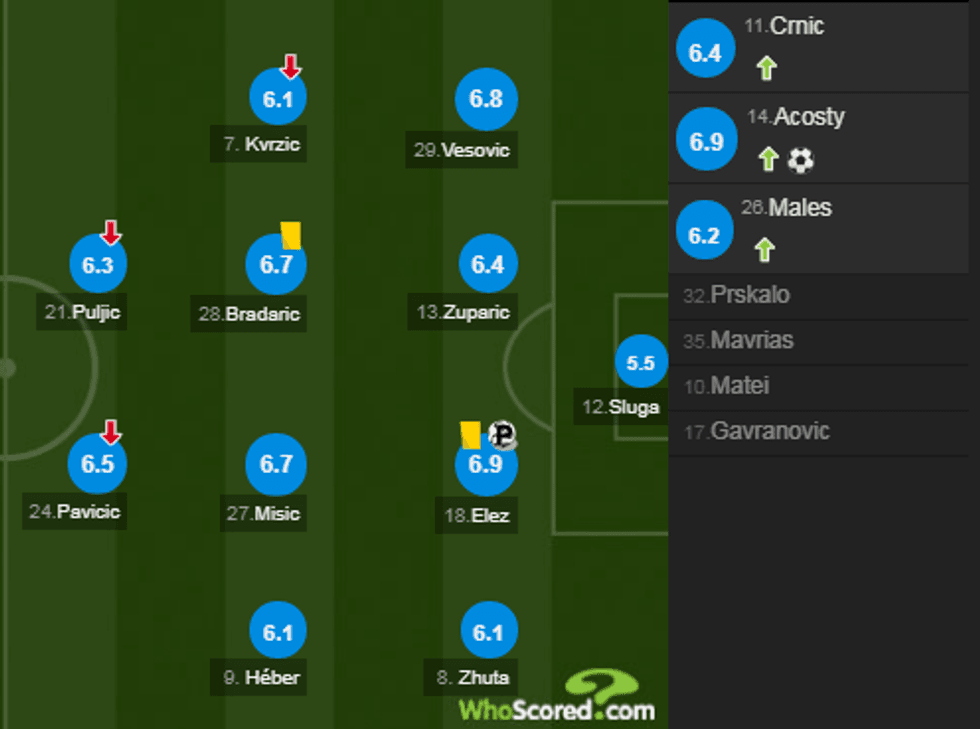This screenshot has height=729, width=980.
Task: Click Vesovic's 6.8 player marker
Action: point(485,98)
